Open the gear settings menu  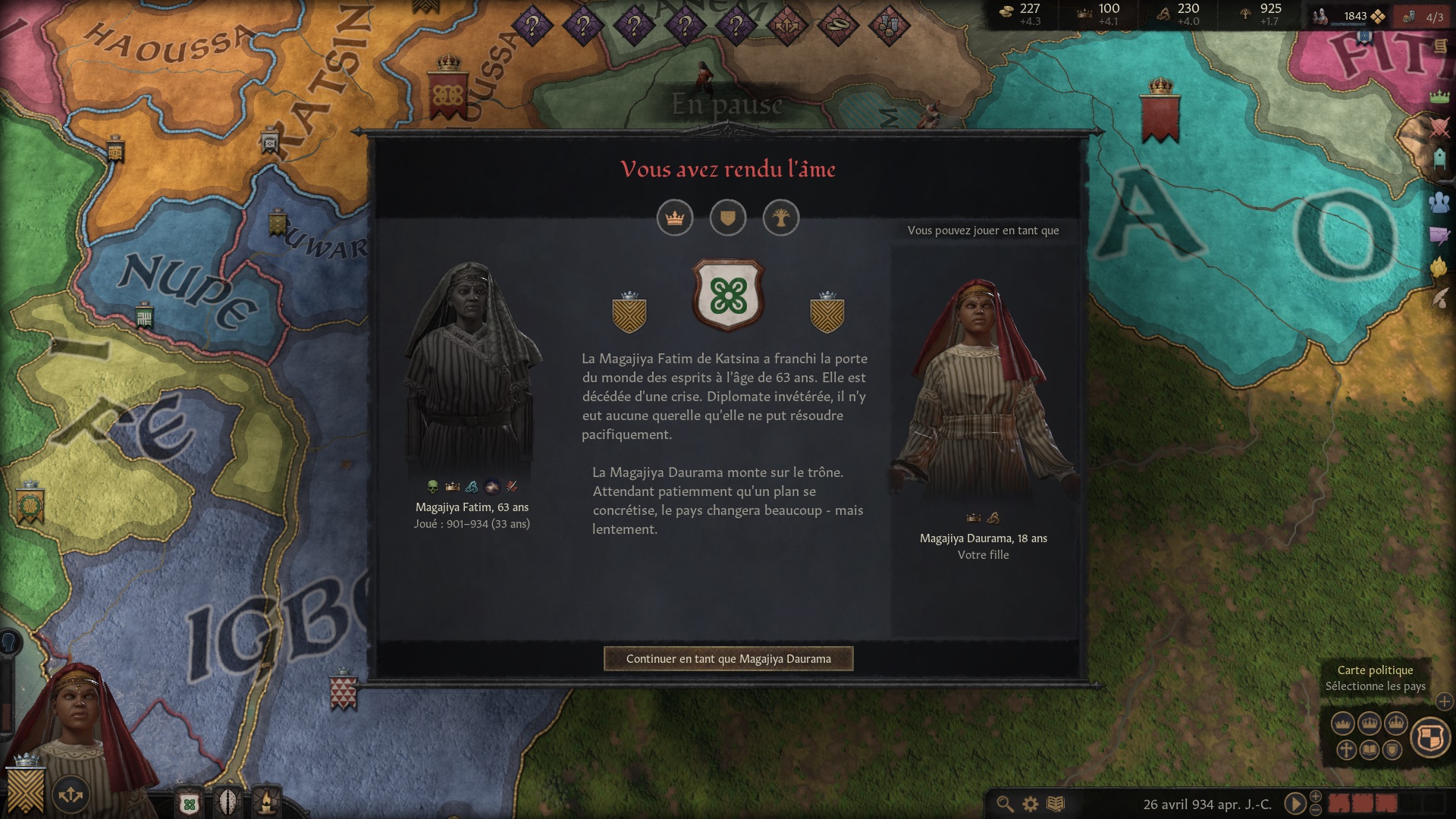[x=1030, y=804]
